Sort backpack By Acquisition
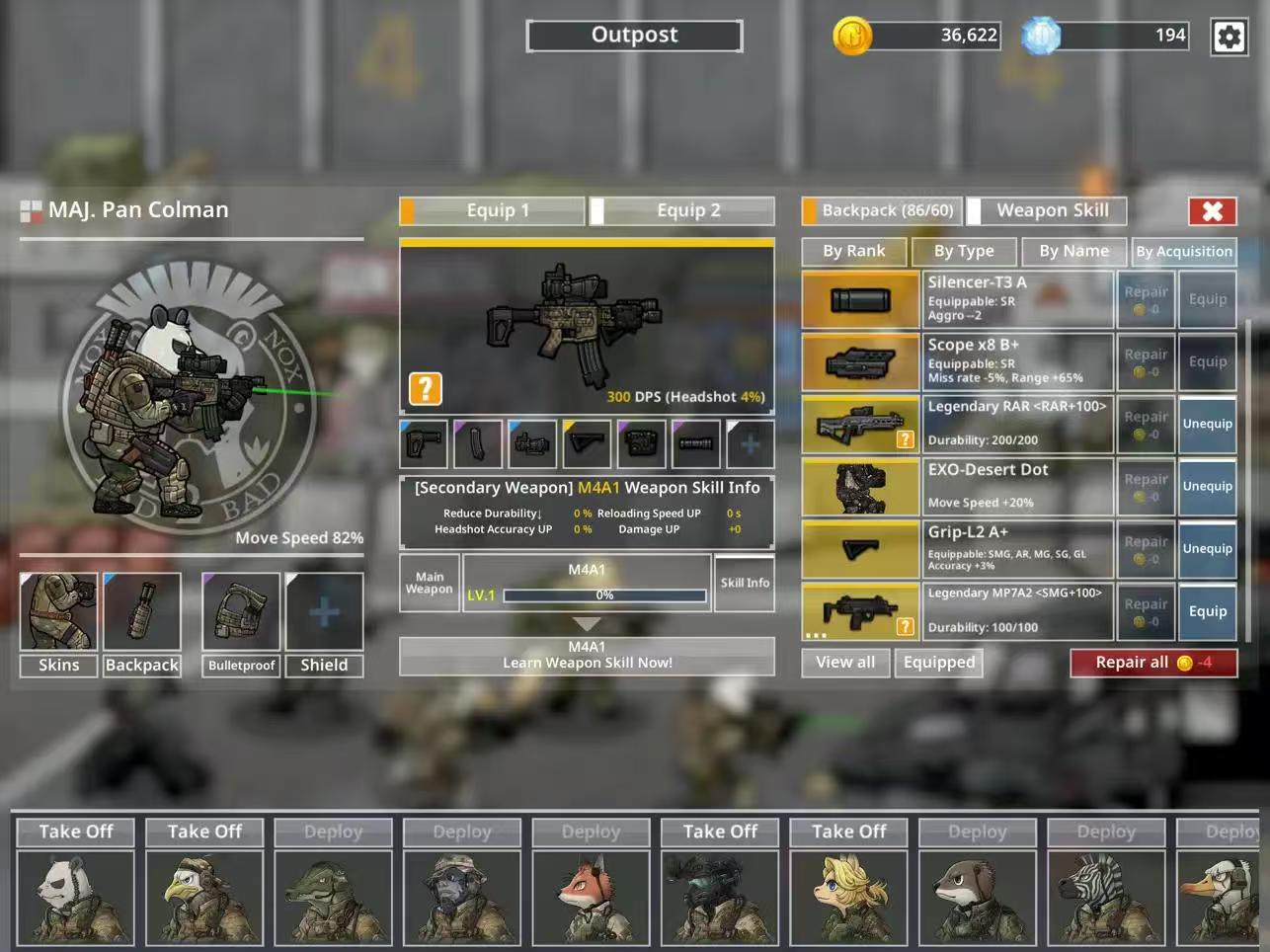The width and height of the screenshot is (1270, 952). [1183, 251]
